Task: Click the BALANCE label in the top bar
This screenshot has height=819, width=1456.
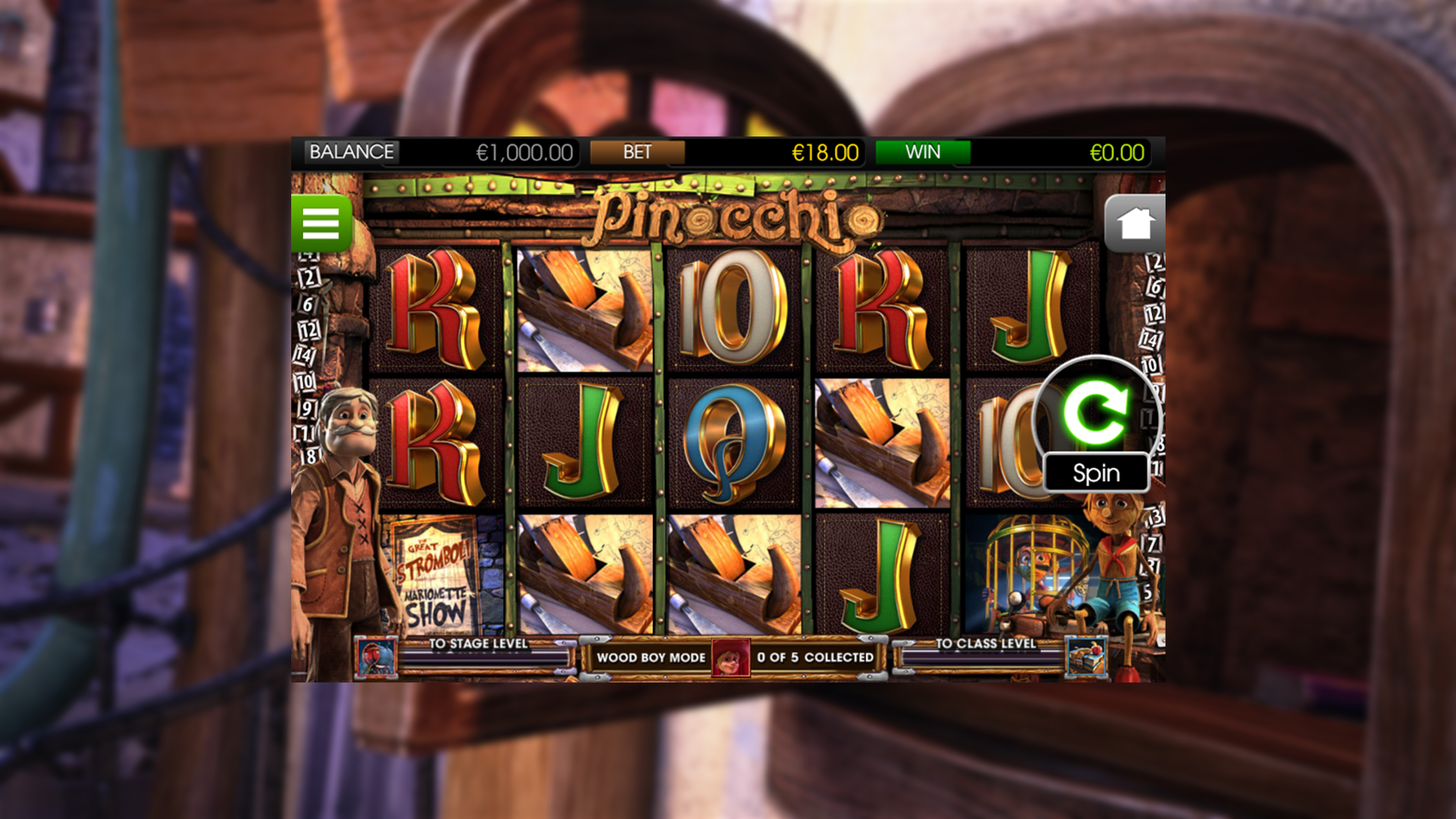Action: (350, 152)
